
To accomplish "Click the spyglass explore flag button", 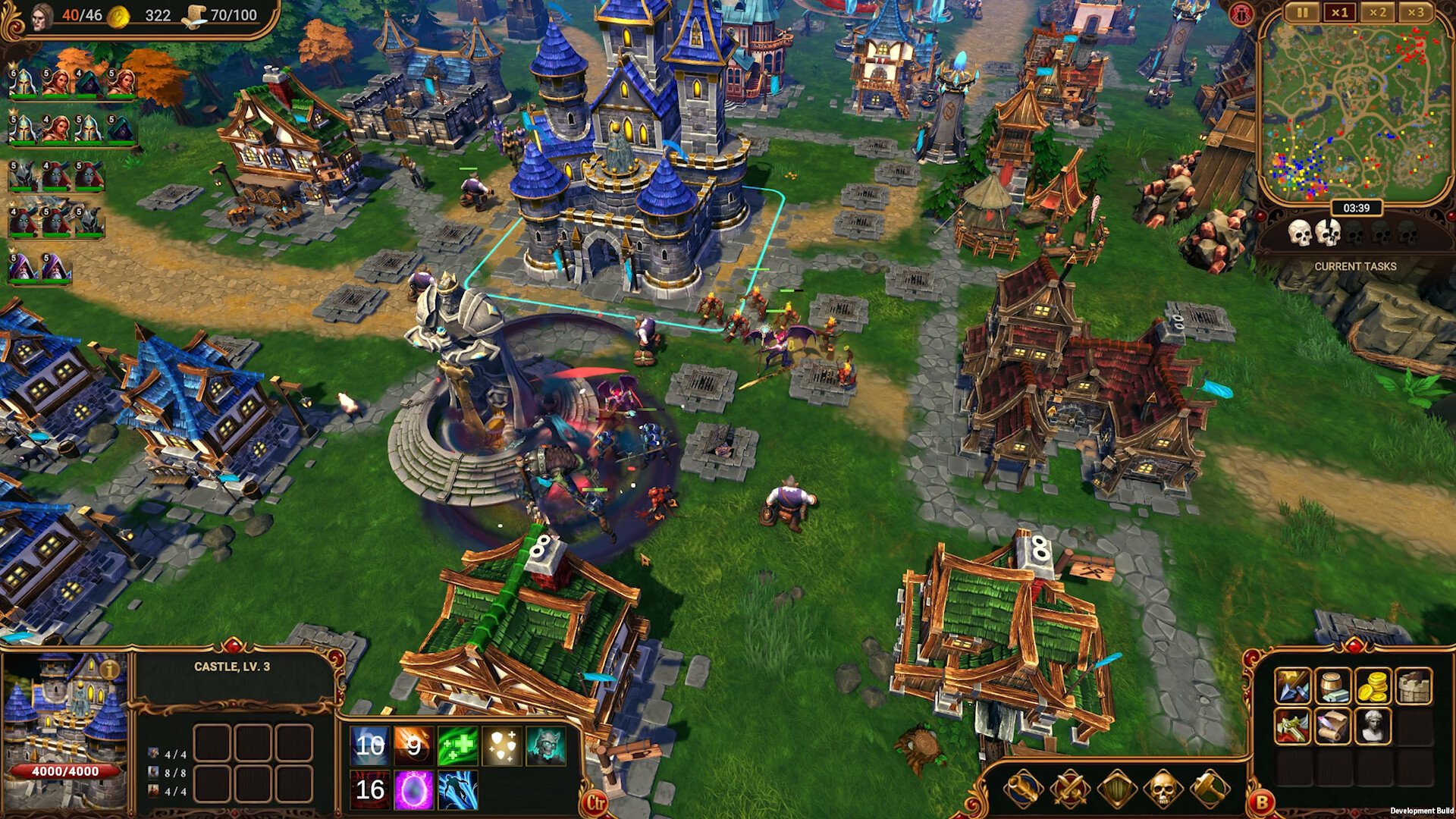I will (1023, 790).
